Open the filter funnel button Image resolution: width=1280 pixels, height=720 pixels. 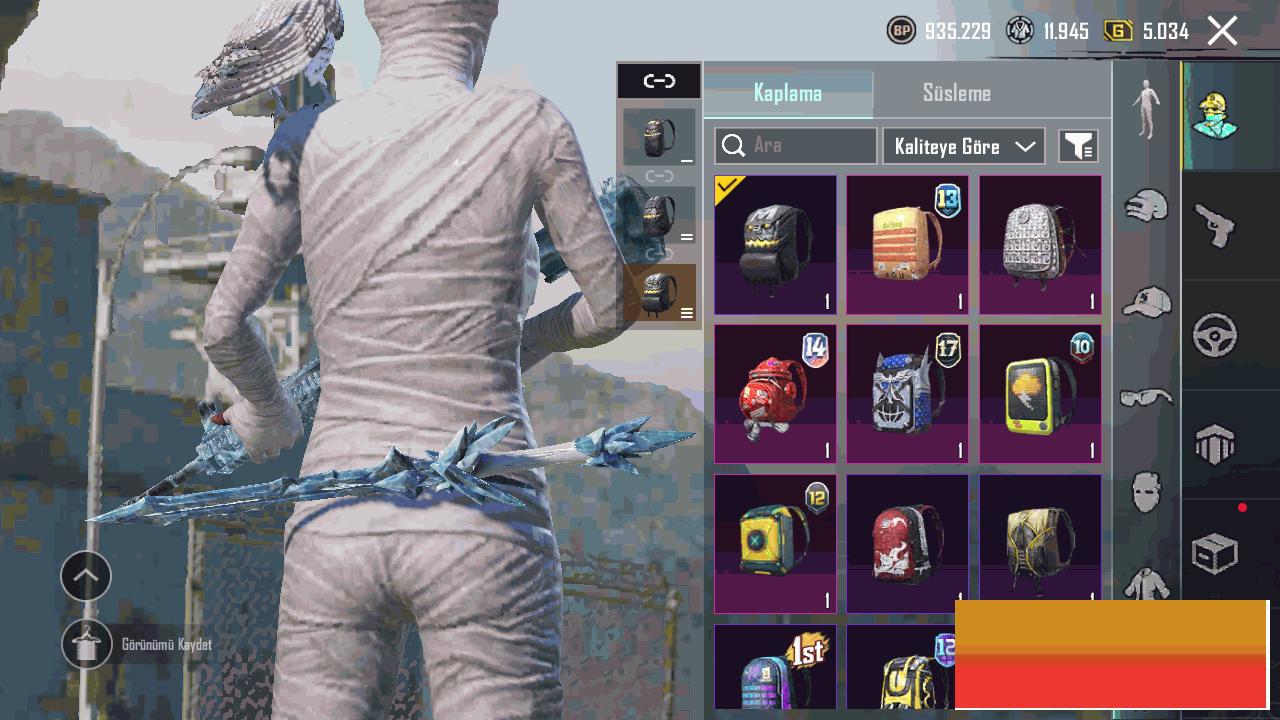(1078, 146)
